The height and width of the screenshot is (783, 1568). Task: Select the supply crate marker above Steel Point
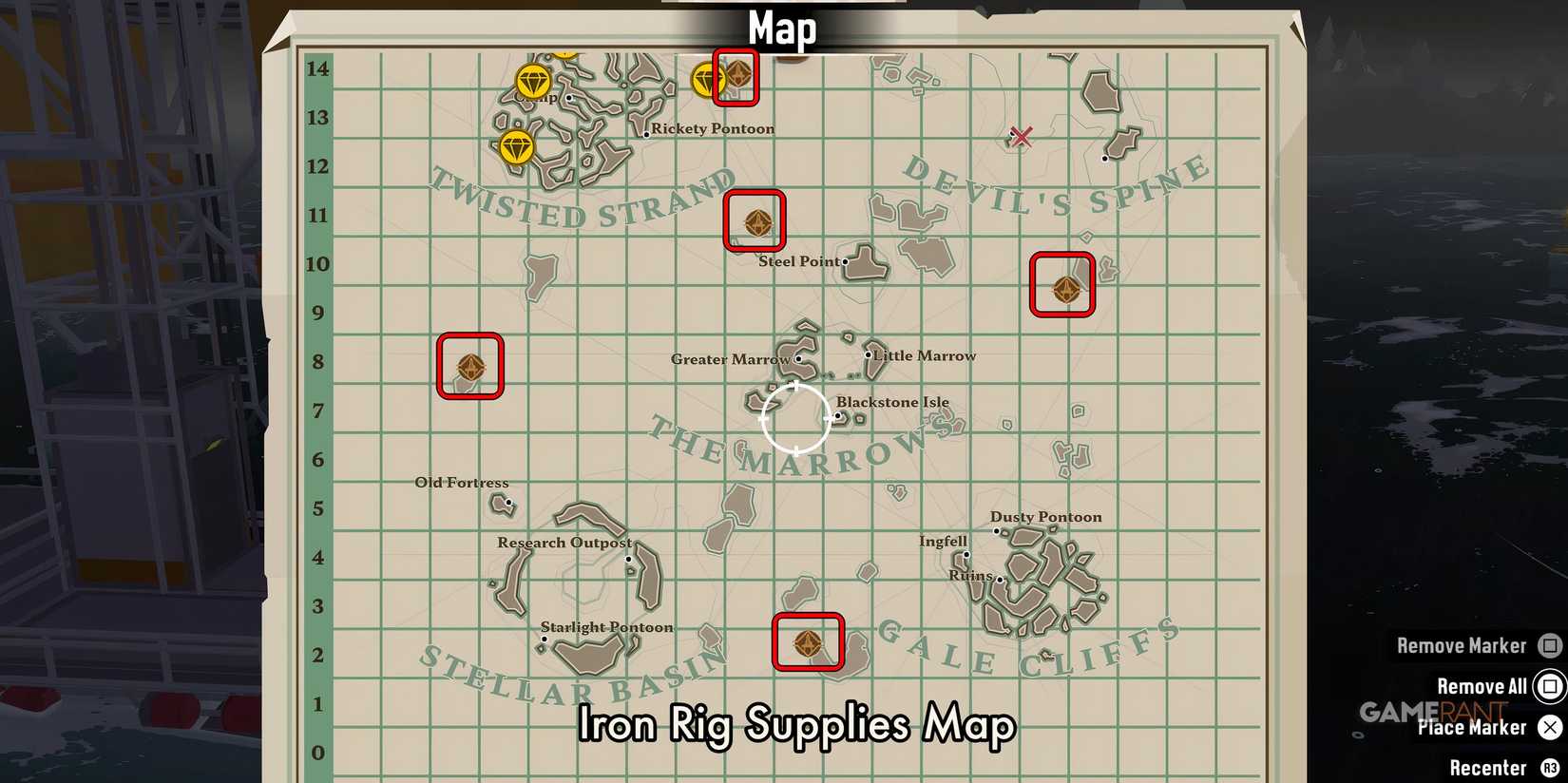pyautogui.click(x=755, y=222)
